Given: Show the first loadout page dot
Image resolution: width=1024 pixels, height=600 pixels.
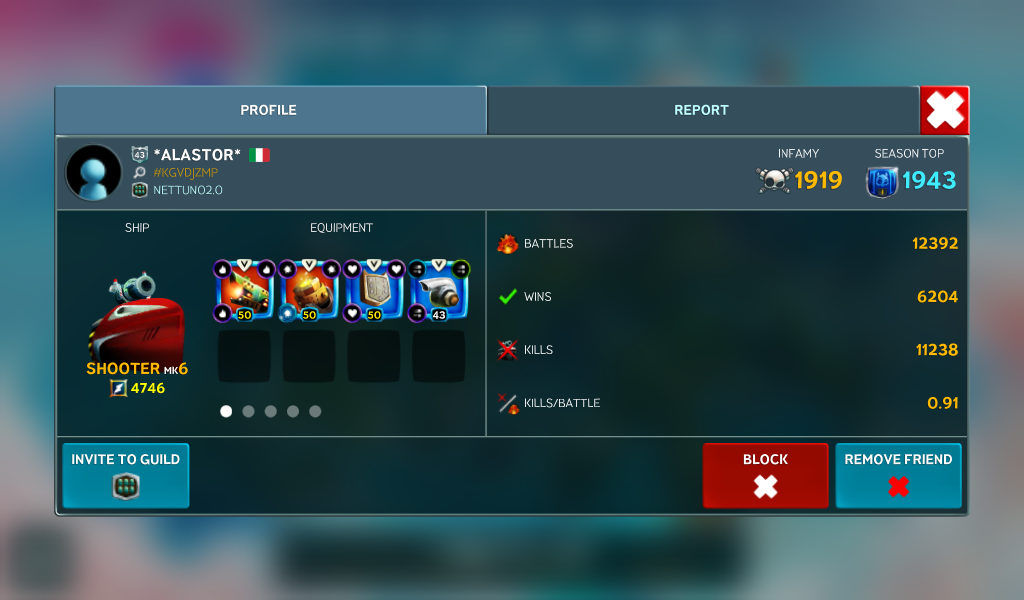Looking at the screenshot, I should [x=226, y=411].
